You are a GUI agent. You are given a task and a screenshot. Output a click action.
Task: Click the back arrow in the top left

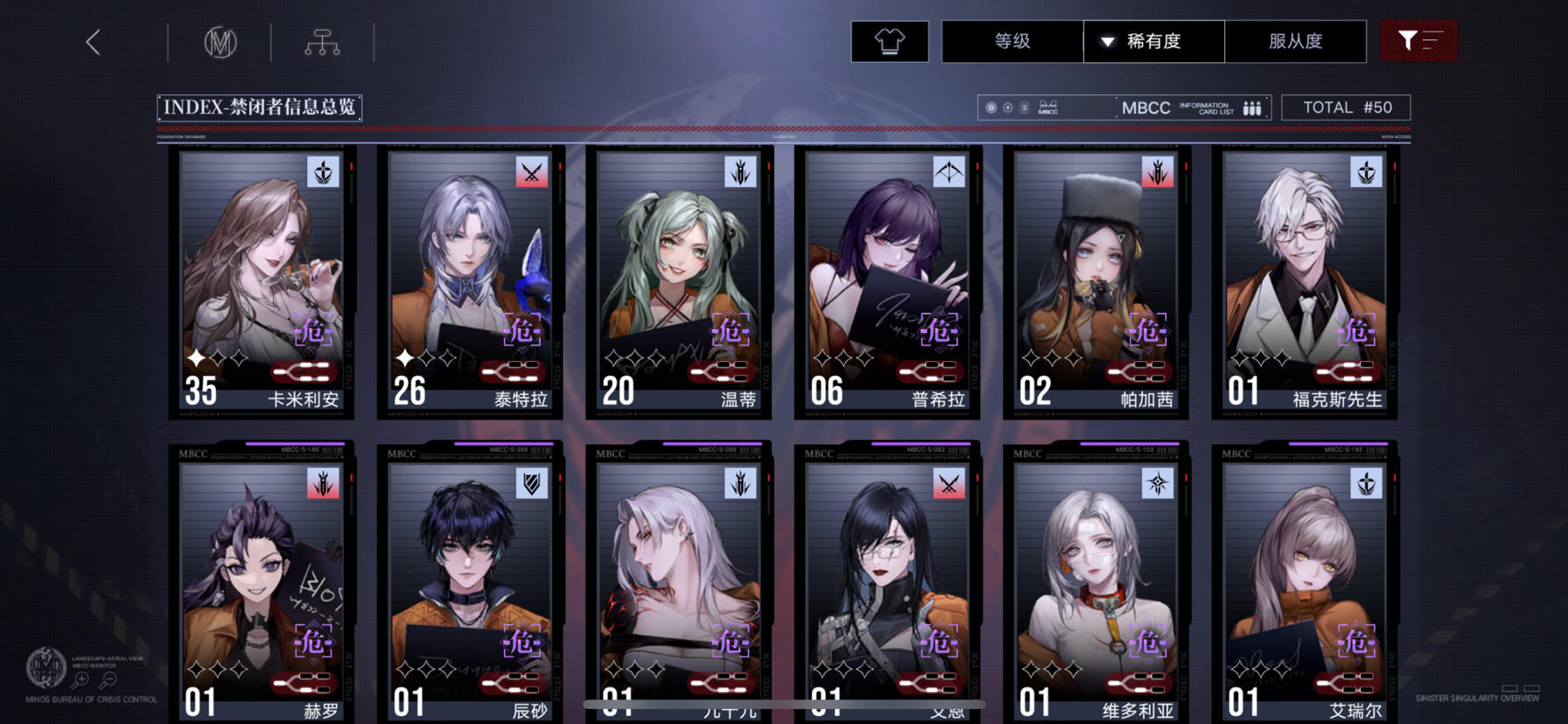(93, 40)
